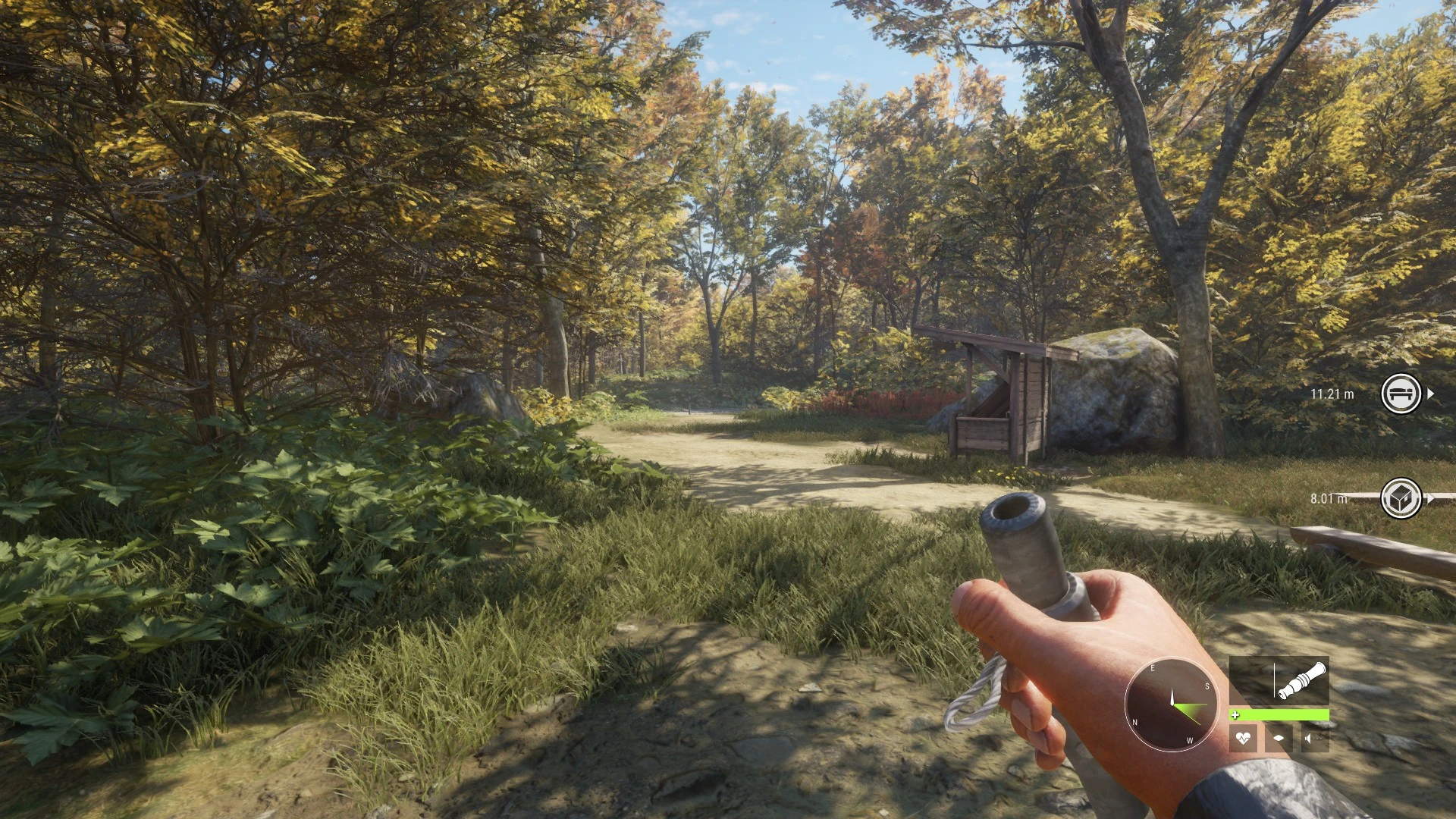Click the eye visibility indicator icon
The image size is (1456, 819).
click(1279, 737)
